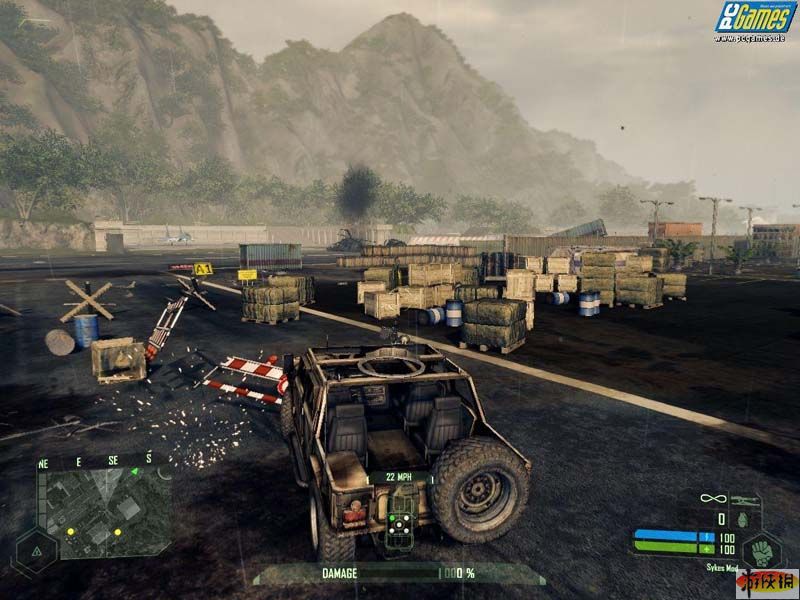Select the grenade icon
800x600 pixels.
point(742,520)
